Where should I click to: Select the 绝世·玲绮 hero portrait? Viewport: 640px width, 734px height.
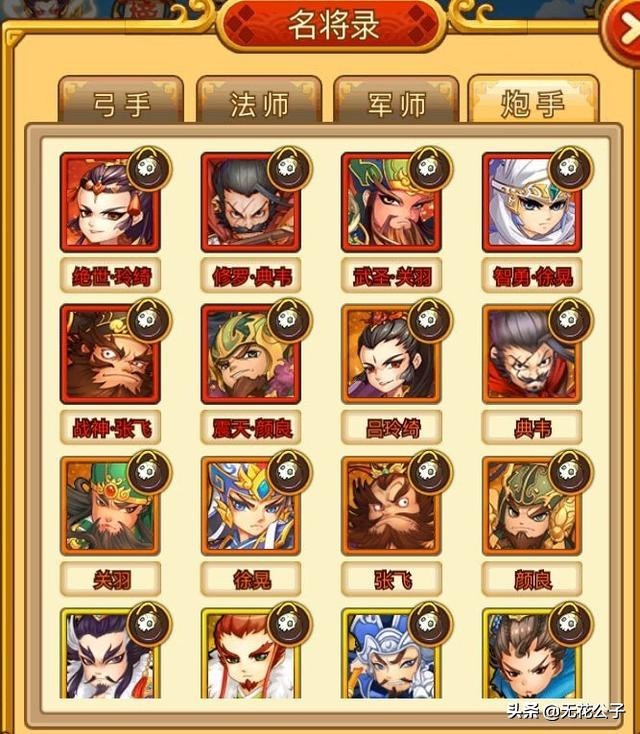107,203
